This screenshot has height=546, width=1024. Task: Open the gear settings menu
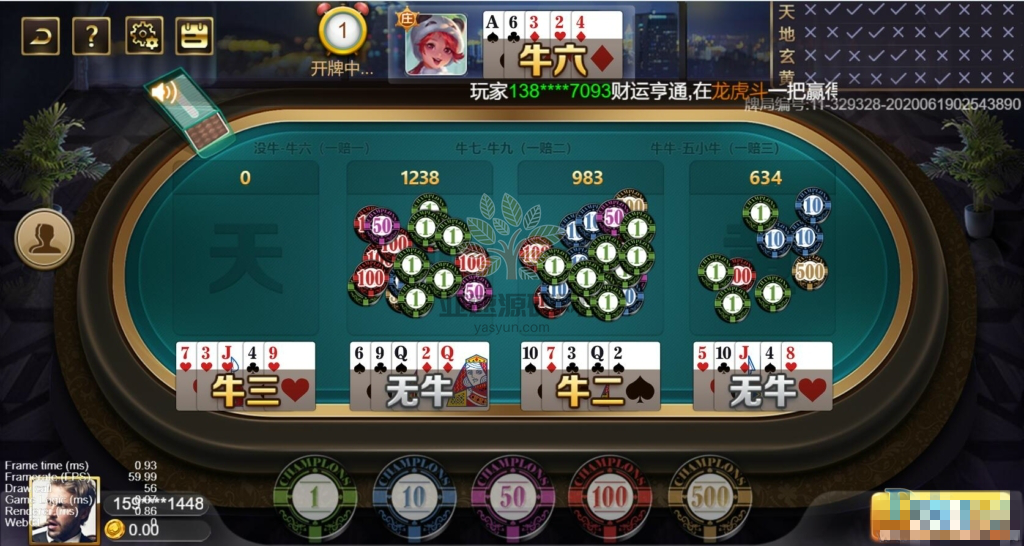pos(143,37)
